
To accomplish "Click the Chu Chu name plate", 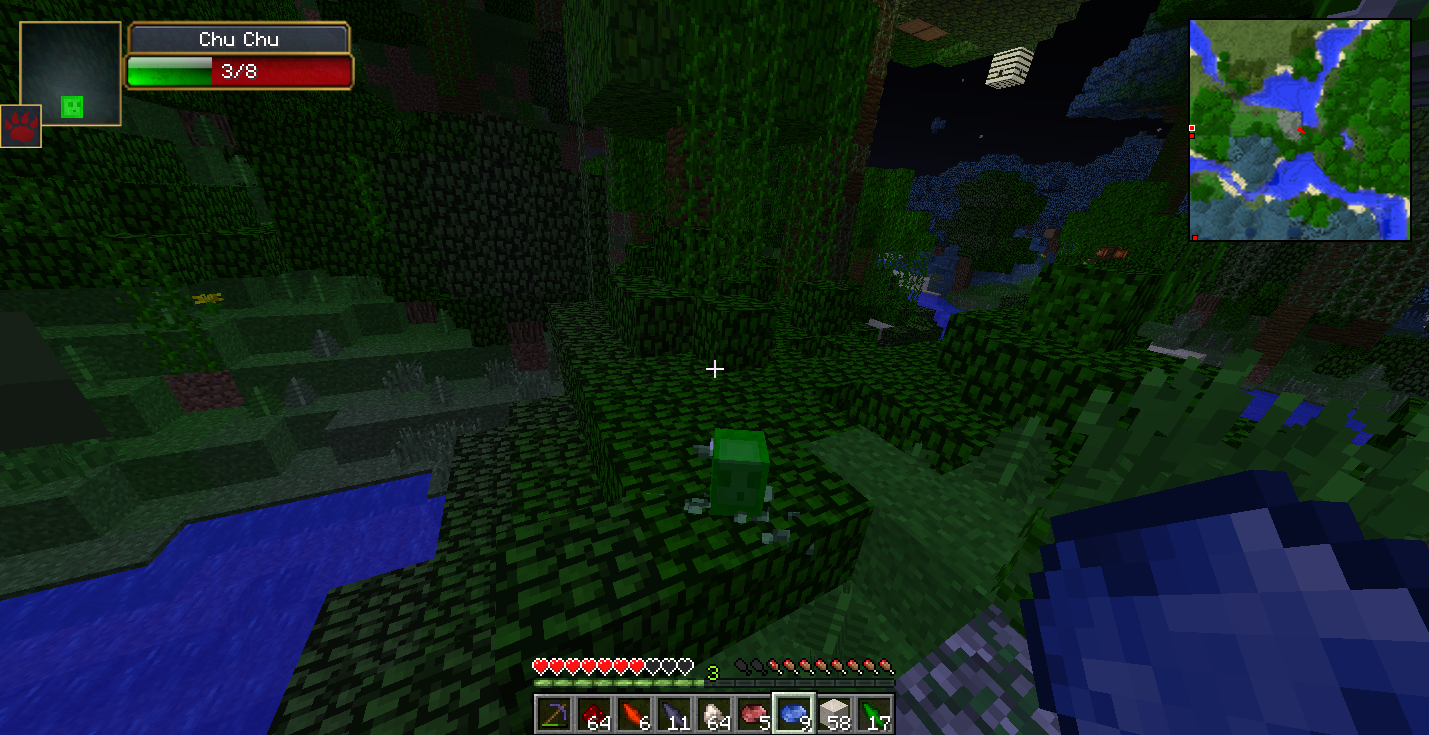I will tap(239, 39).
